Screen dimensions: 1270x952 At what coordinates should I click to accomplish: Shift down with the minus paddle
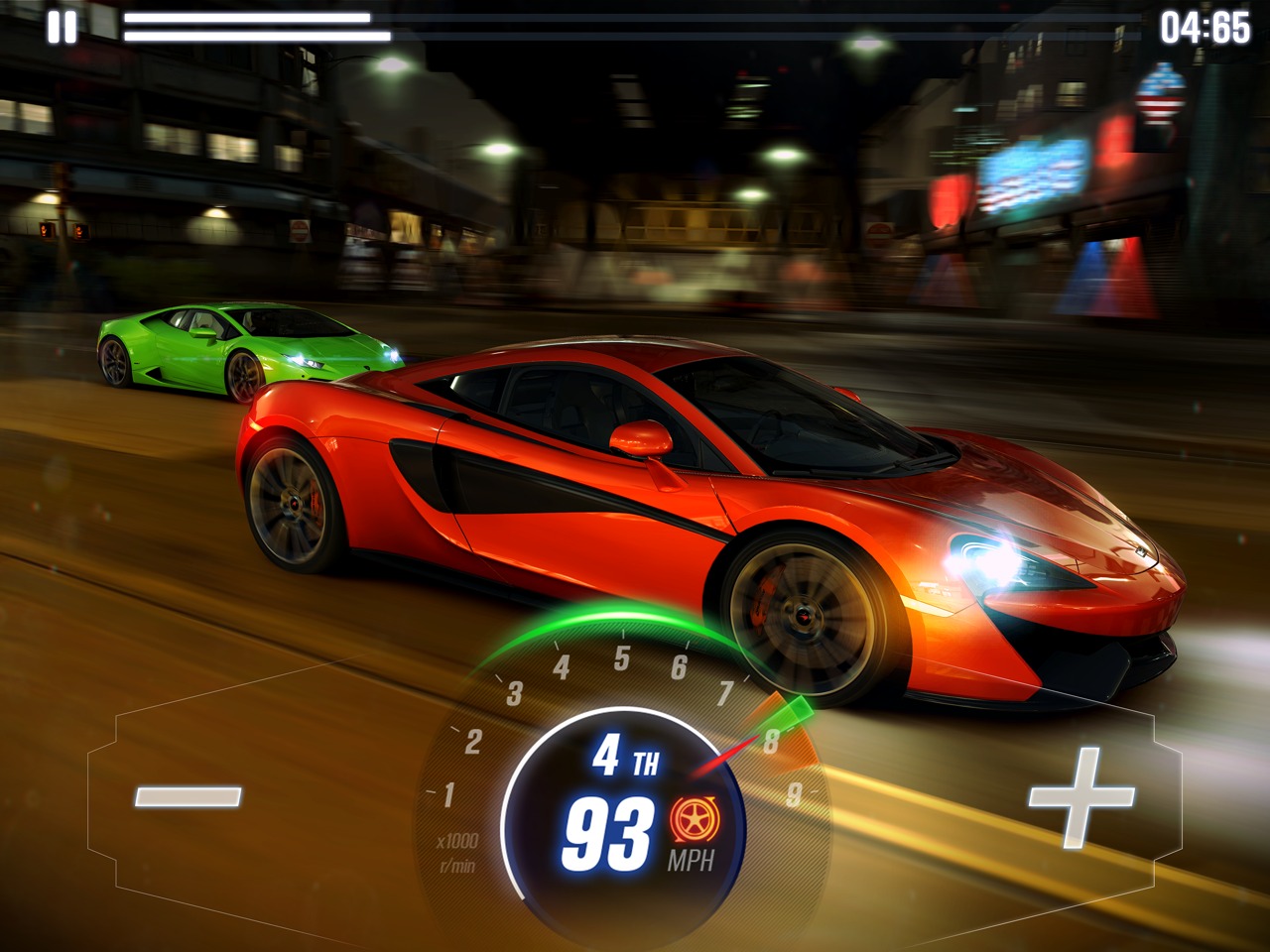(x=188, y=795)
